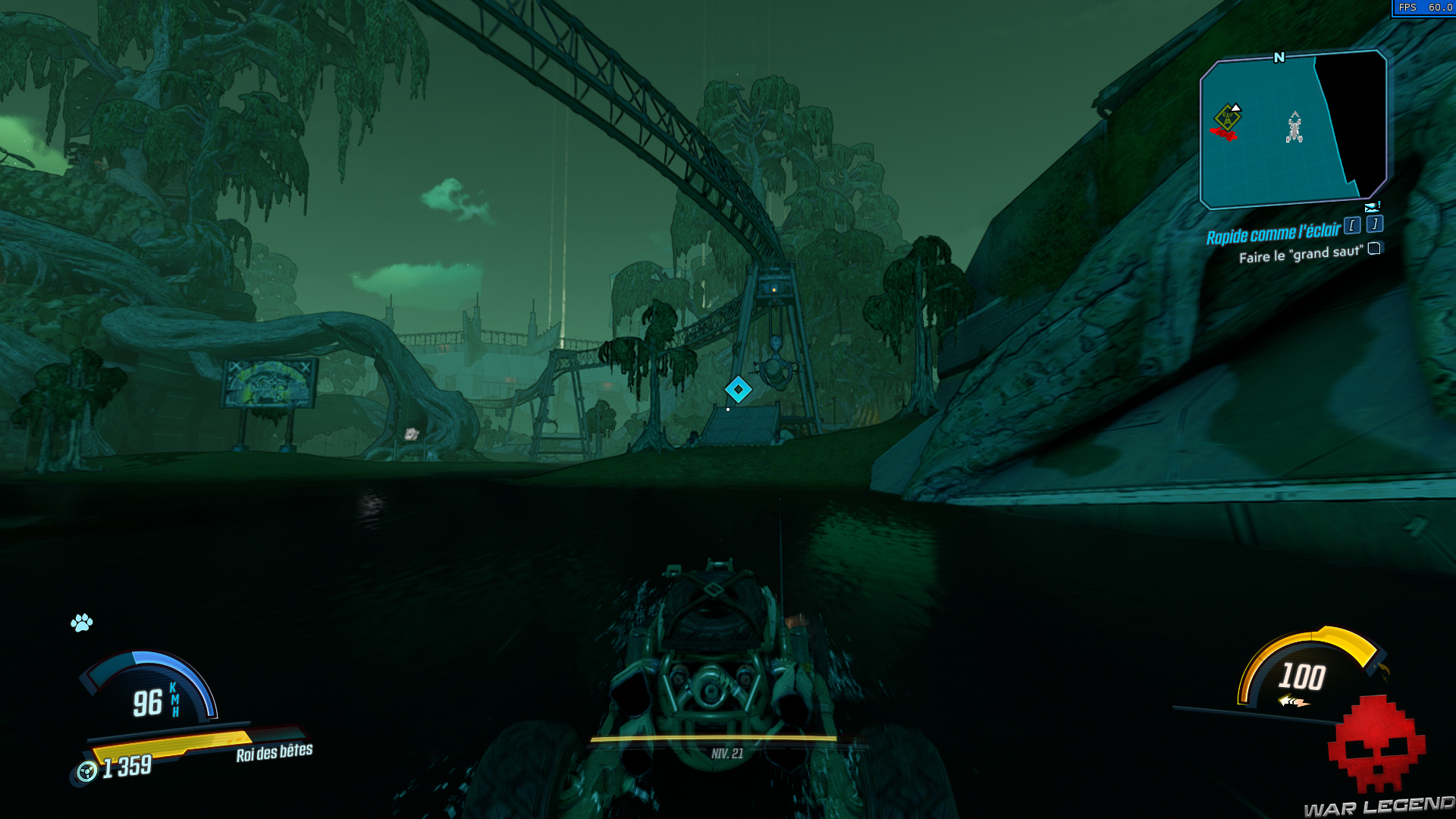Select the blue paw pet status icon
Image resolution: width=1456 pixels, height=819 pixels.
click(x=81, y=622)
